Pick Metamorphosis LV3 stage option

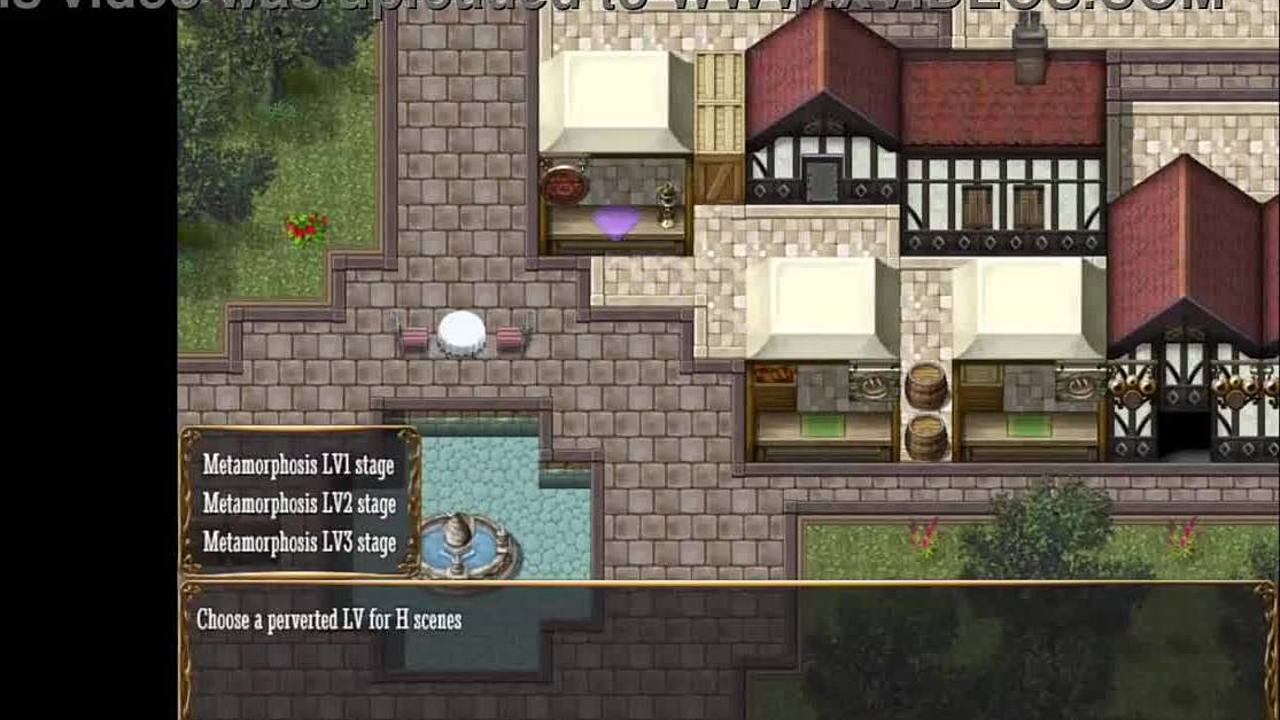[298, 542]
